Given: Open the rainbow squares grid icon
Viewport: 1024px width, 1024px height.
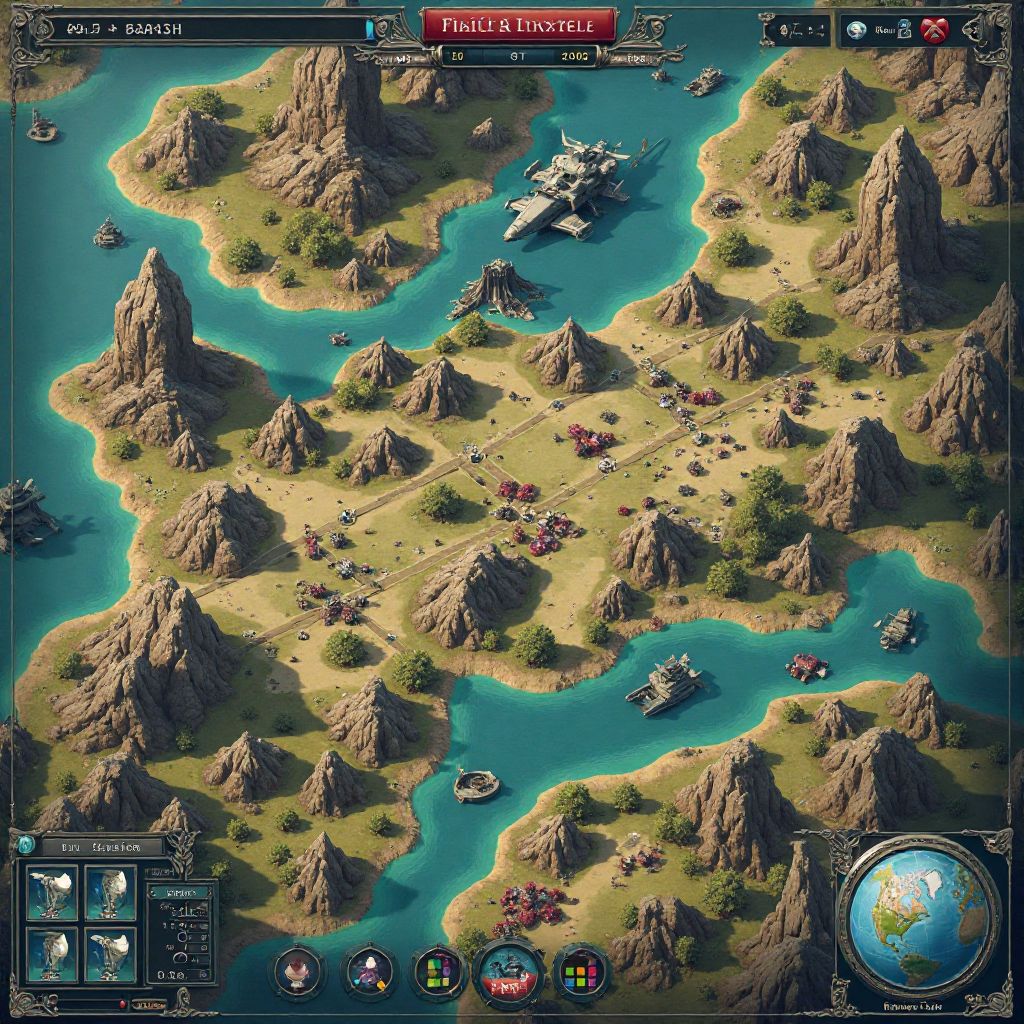Looking at the screenshot, I should pyautogui.click(x=581, y=972).
